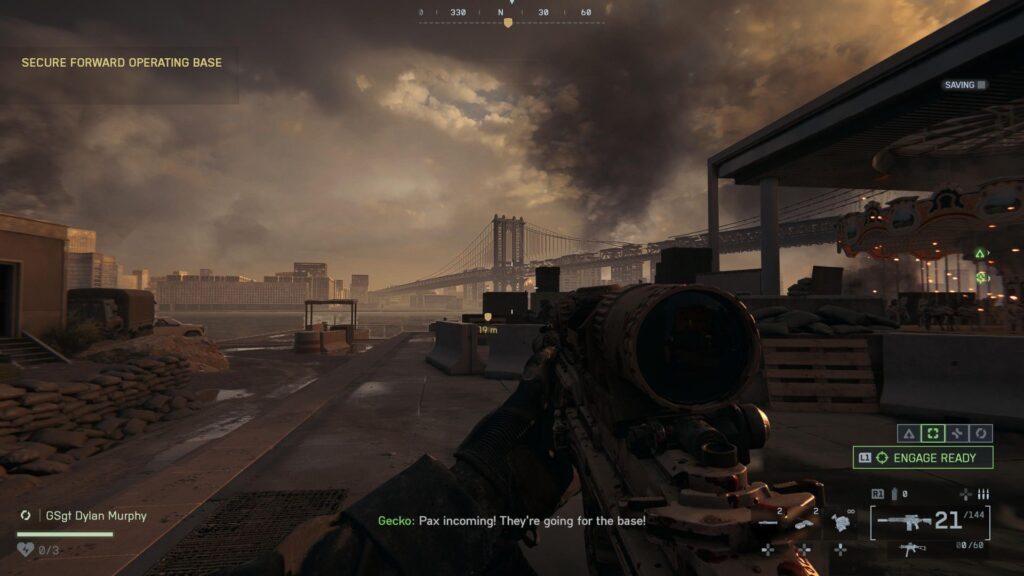Select the circular arrows squad command icon
1024x576 pixels.
[x=981, y=433]
